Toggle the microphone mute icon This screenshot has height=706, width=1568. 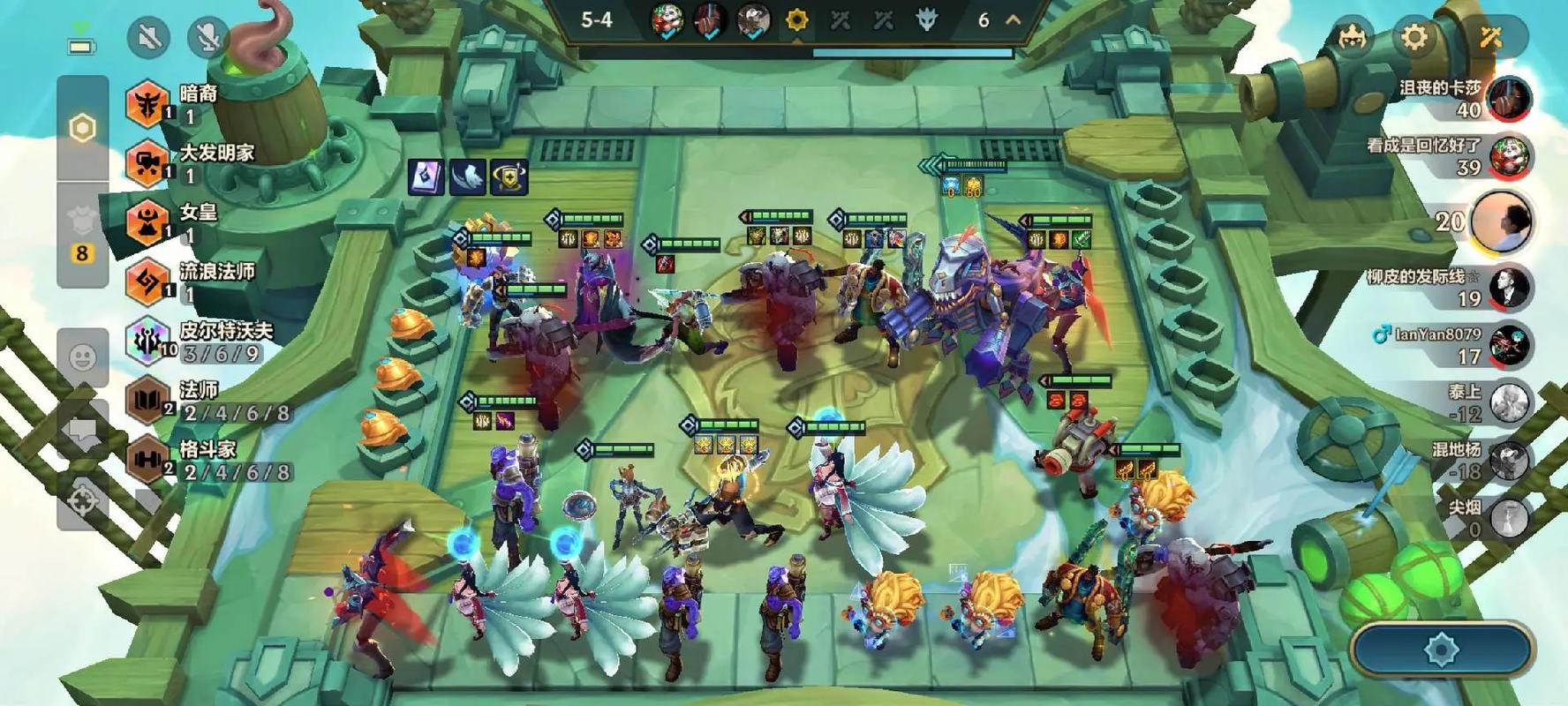(208, 38)
